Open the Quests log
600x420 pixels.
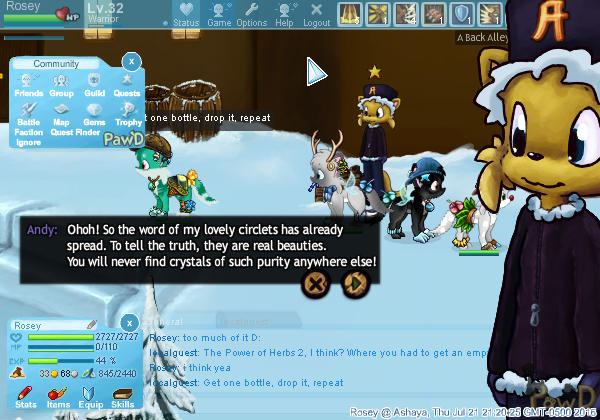126,84
